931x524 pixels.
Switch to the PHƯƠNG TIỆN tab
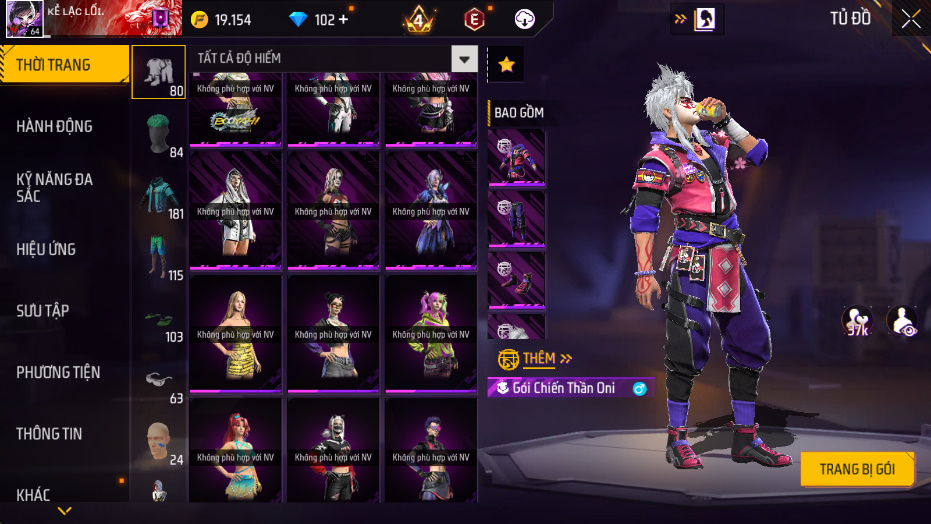tap(58, 372)
